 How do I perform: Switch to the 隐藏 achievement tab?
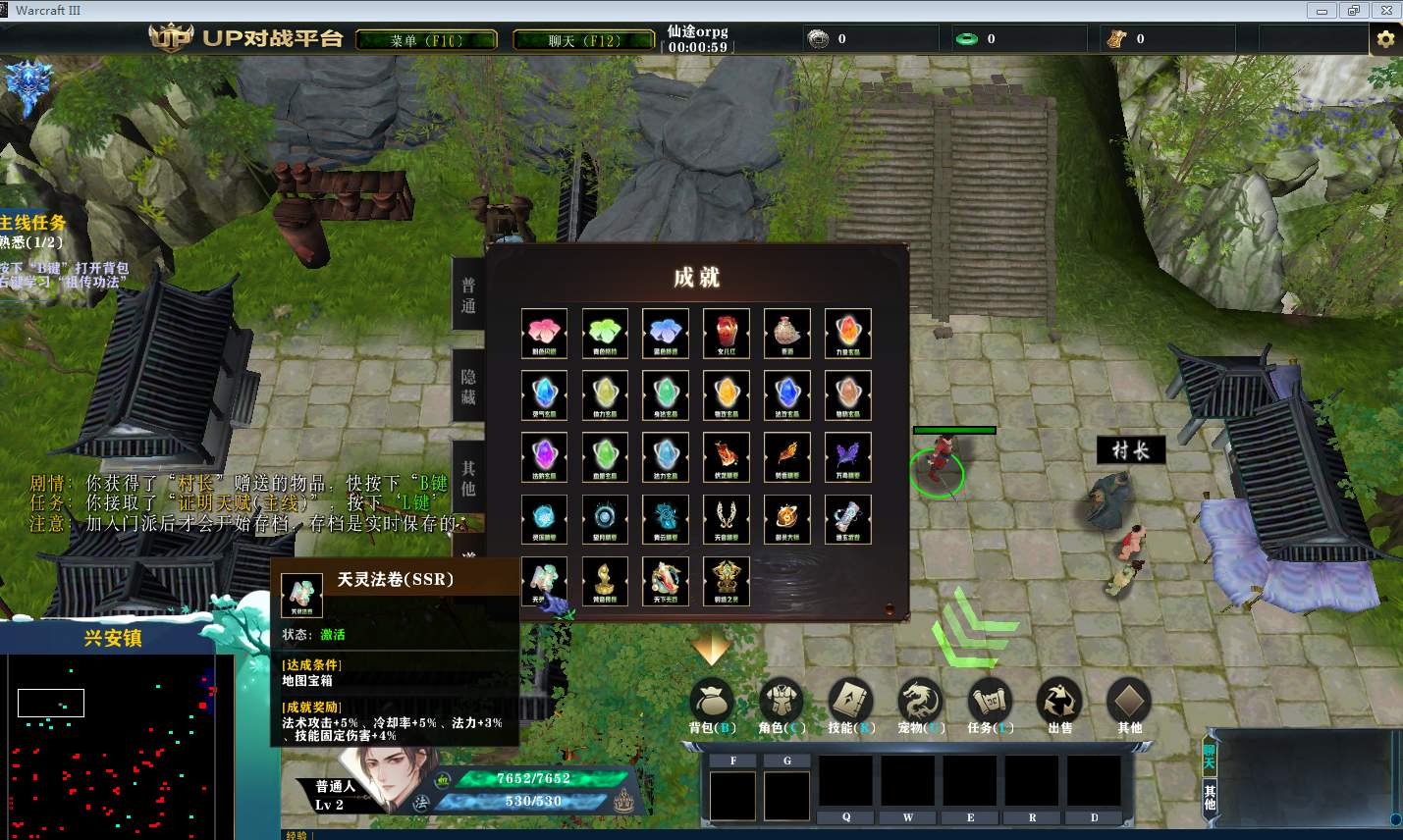pyautogui.click(x=468, y=387)
